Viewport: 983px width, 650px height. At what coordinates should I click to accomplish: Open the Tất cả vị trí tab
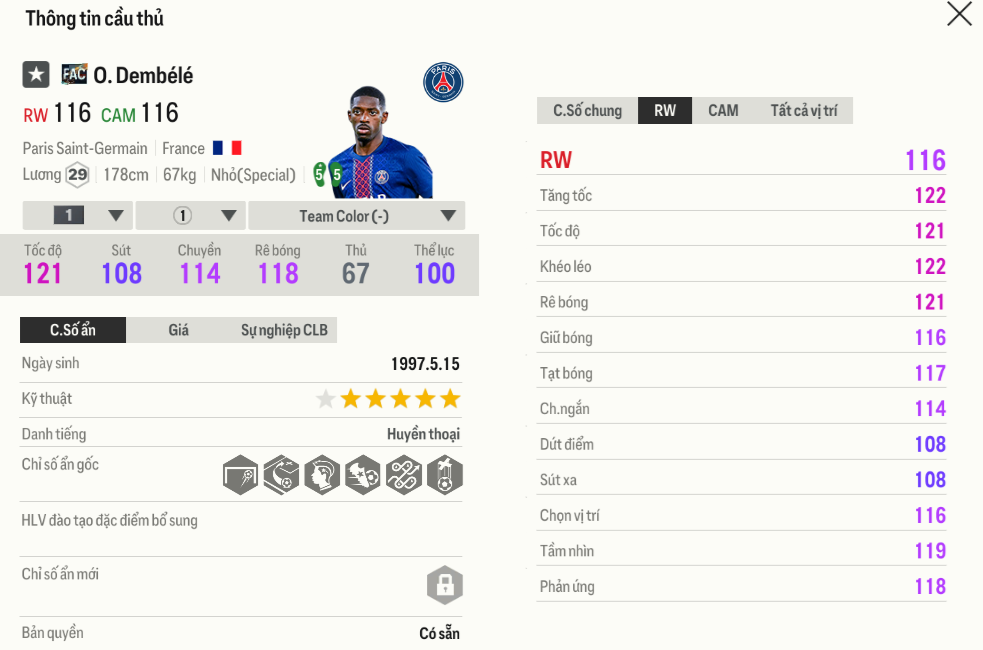(803, 111)
